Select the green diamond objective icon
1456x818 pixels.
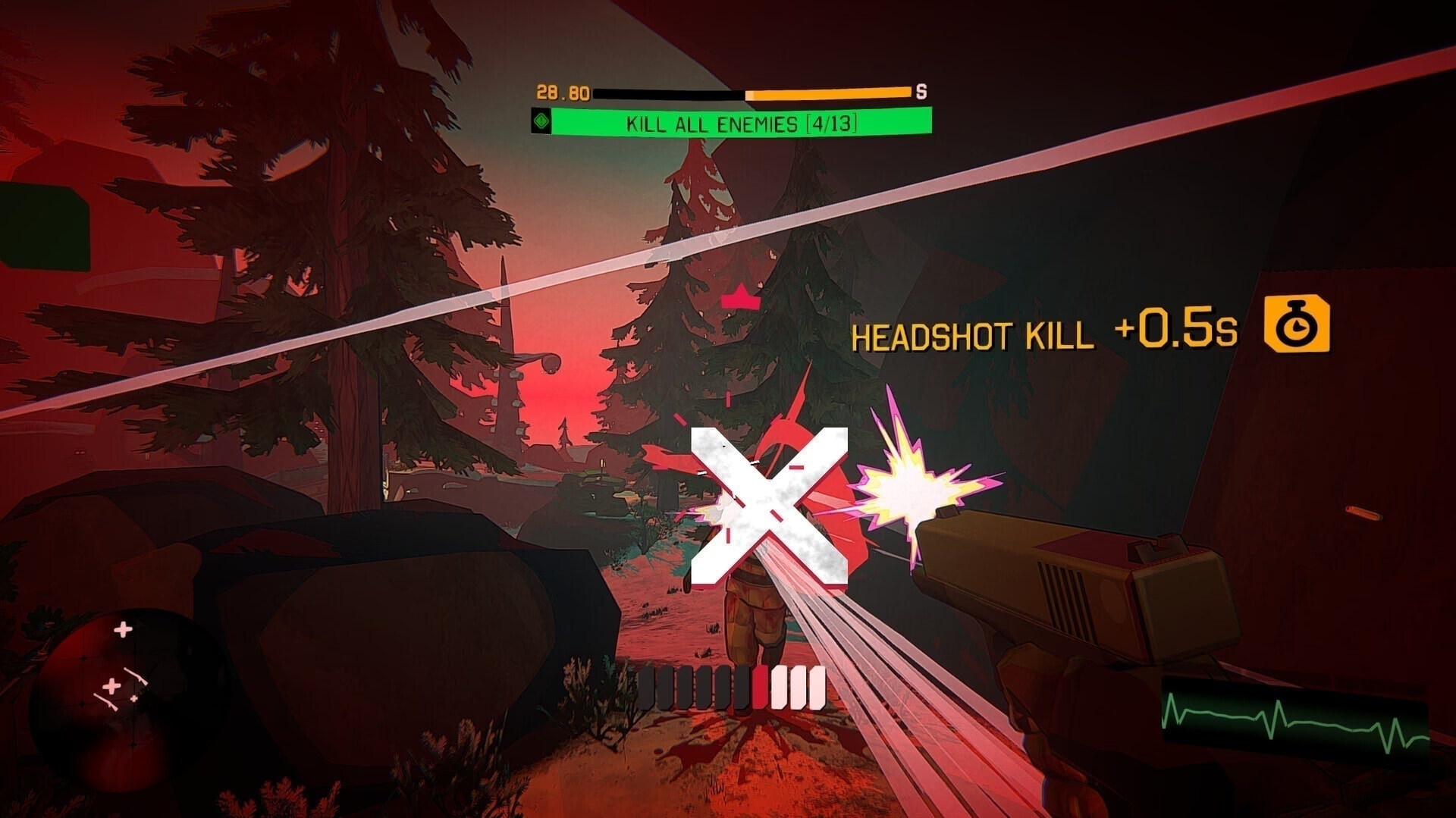(541, 122)
